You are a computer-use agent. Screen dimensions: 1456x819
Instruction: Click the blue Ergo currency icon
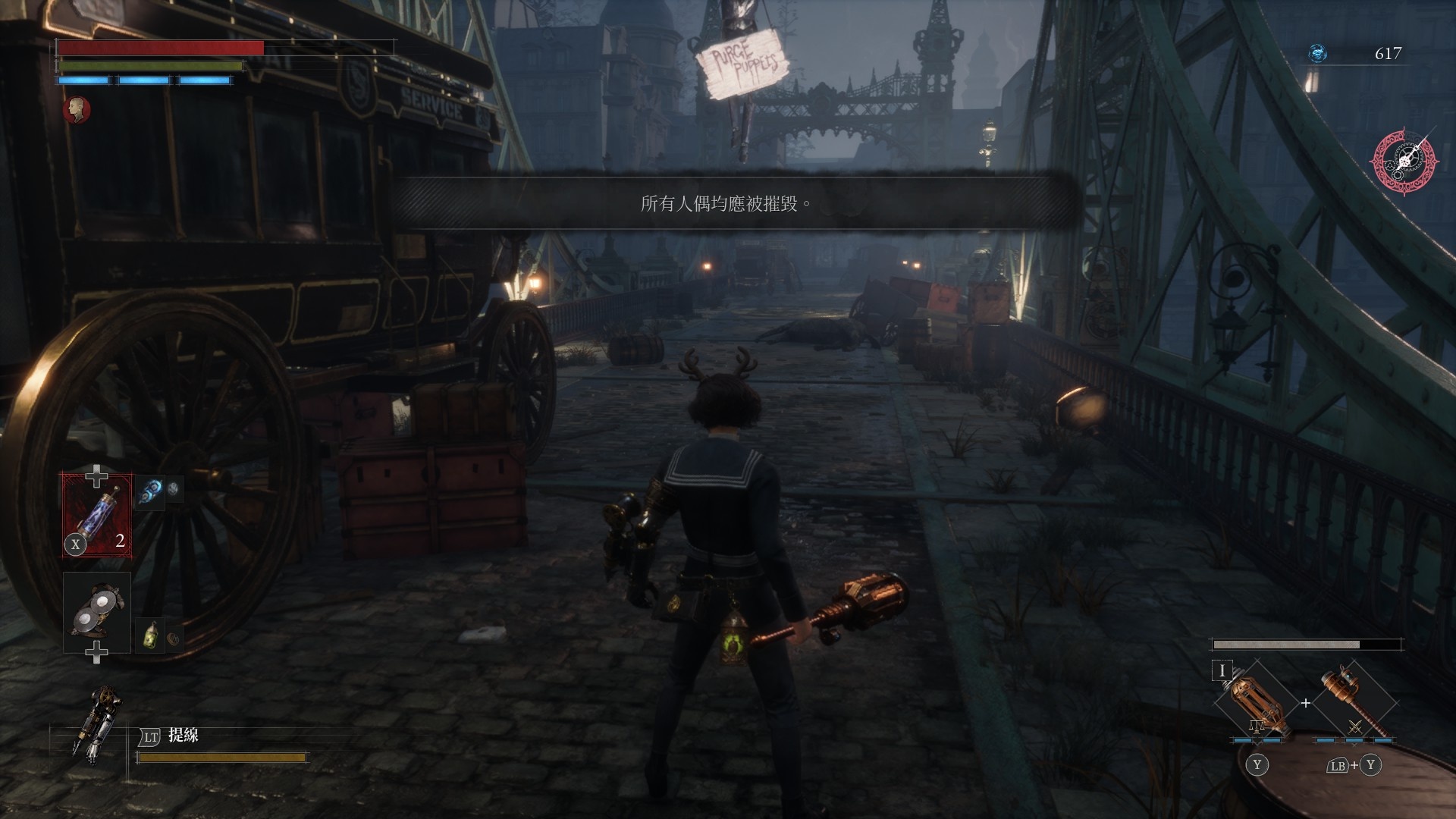(x=1318, y=54)
